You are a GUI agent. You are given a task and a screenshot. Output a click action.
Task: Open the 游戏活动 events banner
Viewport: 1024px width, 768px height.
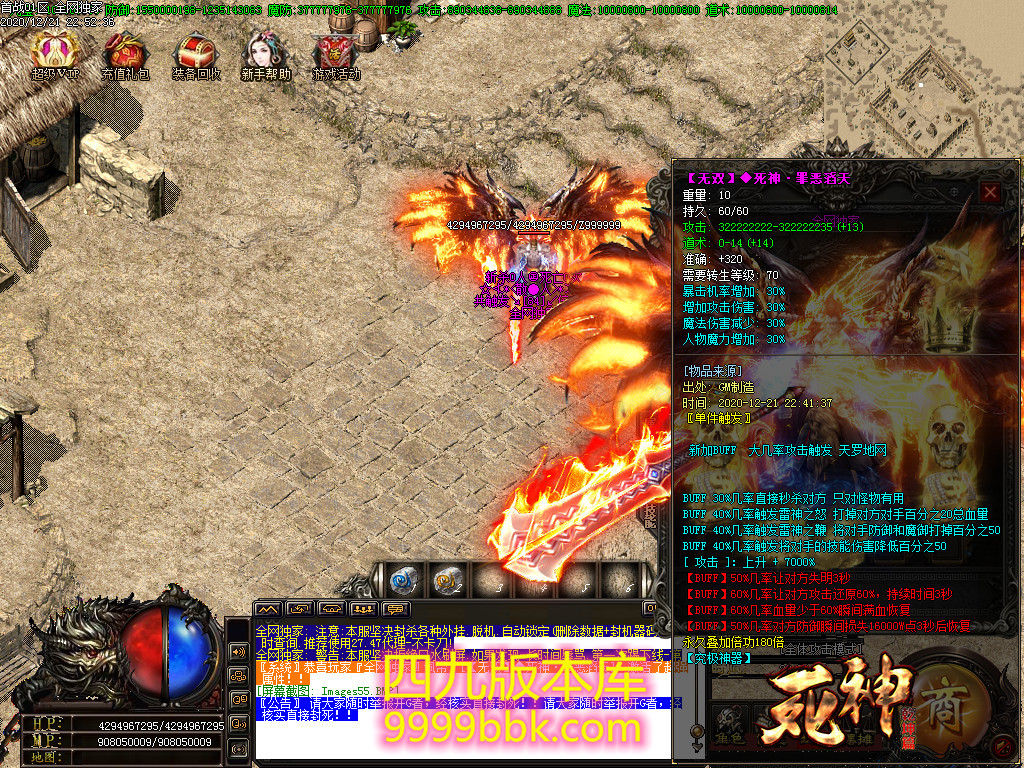click(x=336, y=54)
